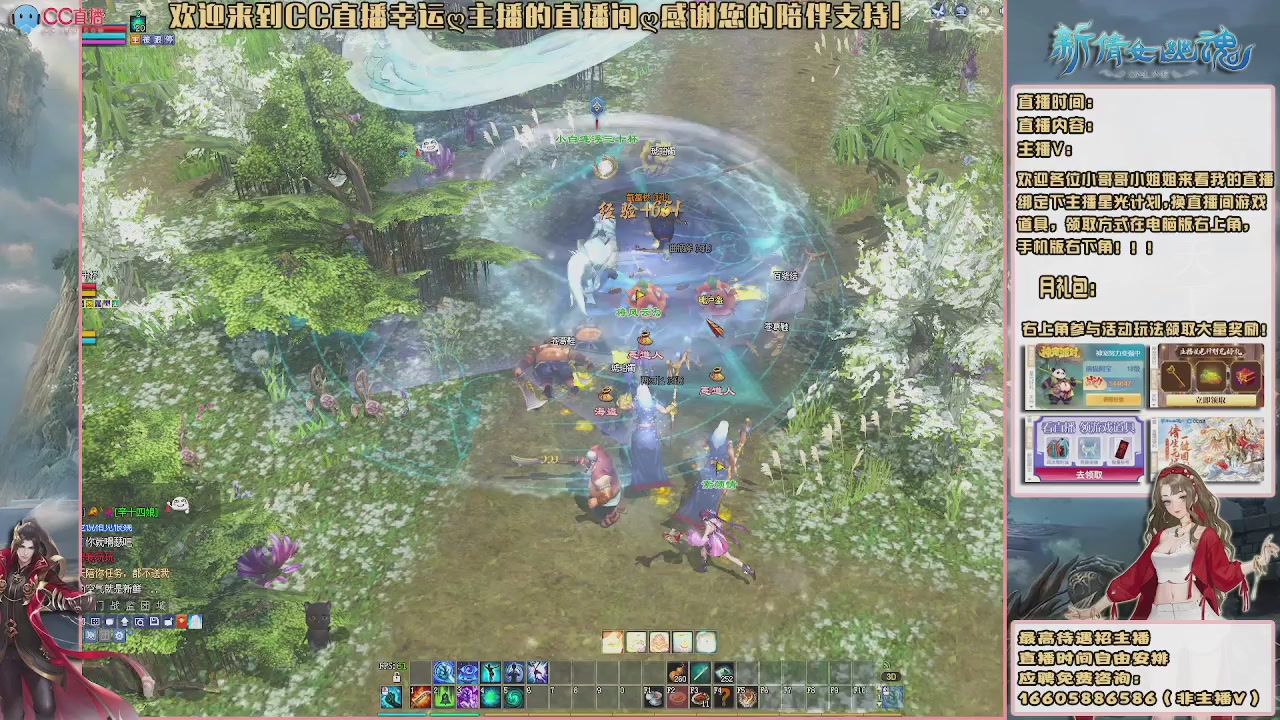The image size is (1280, 720).
Task: Toggle the 3D camera button beside the hotbar
Action: point(890,676)
